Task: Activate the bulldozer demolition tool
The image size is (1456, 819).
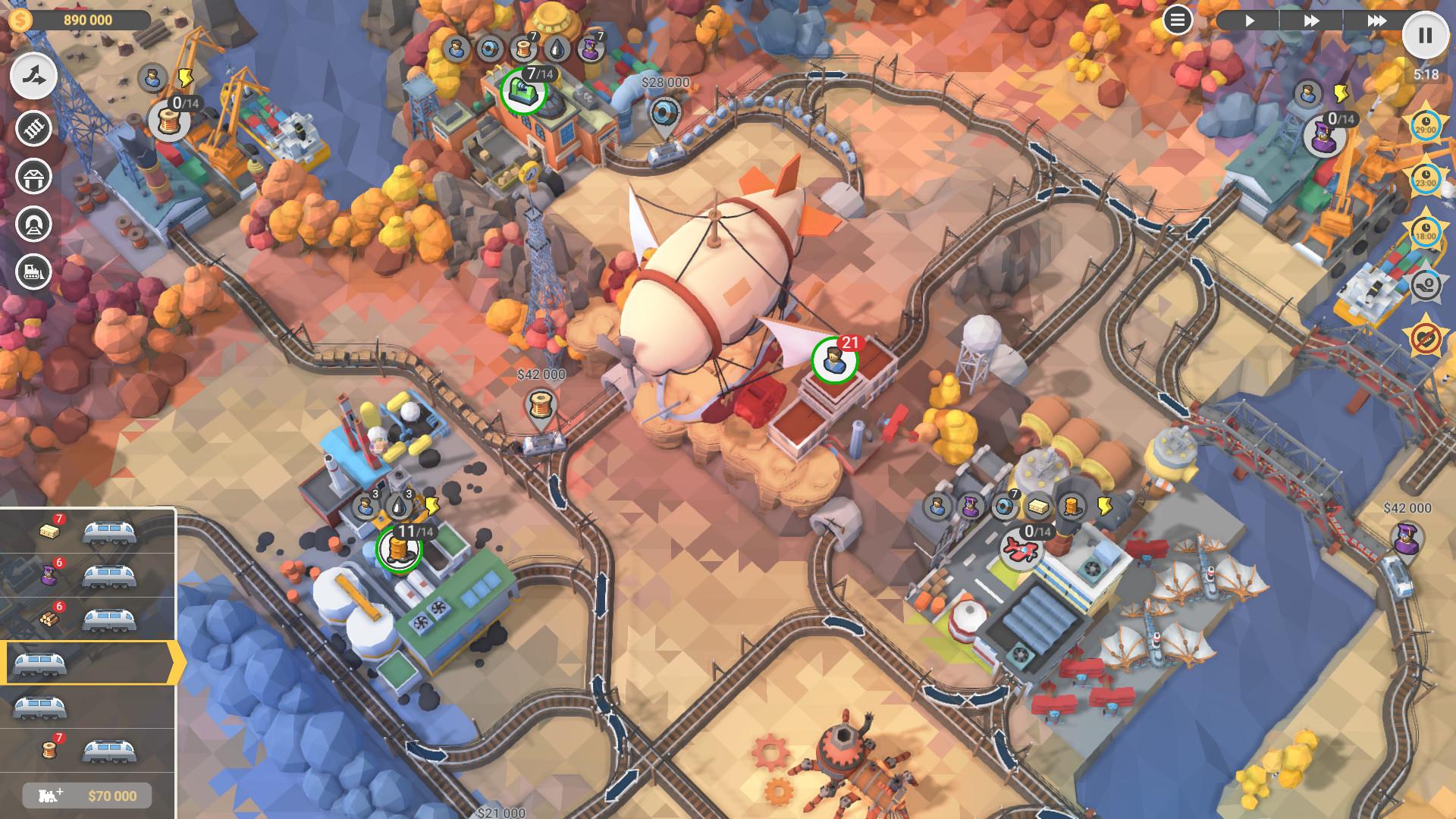Action: click(x=34, y=271)
